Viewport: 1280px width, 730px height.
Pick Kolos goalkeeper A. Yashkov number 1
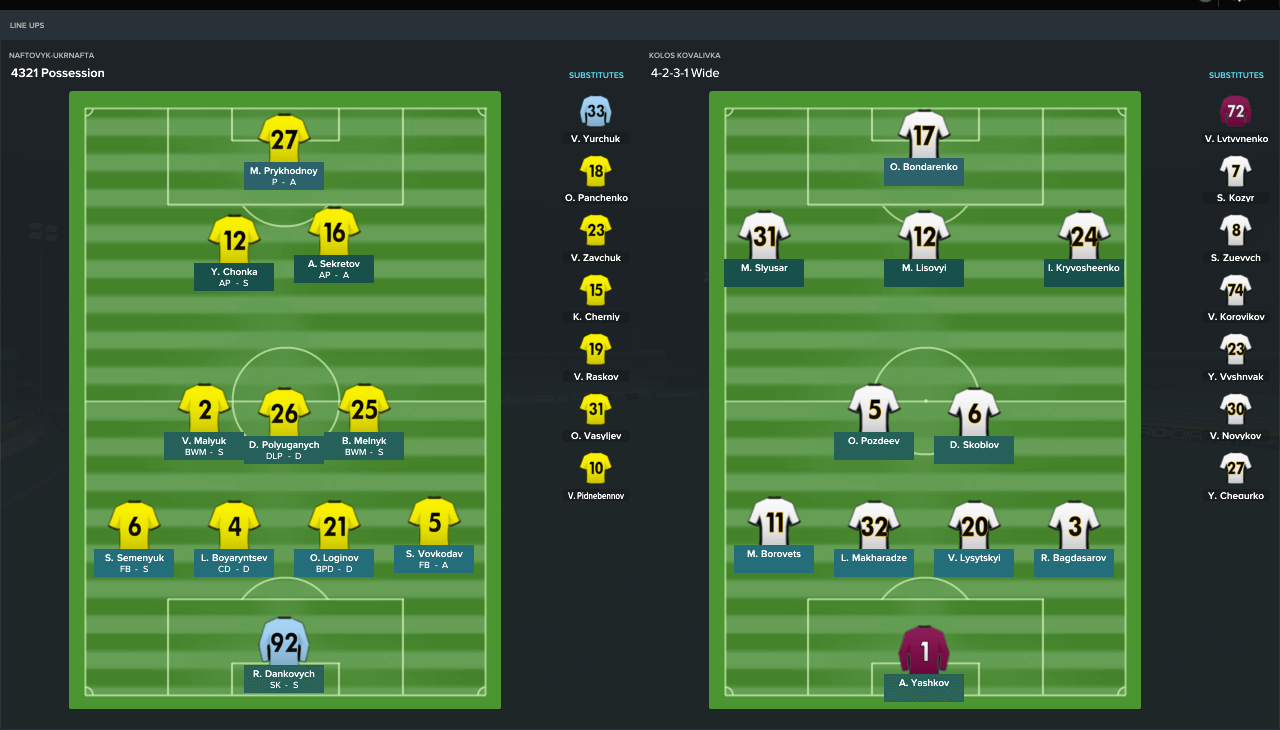(924, 650)
